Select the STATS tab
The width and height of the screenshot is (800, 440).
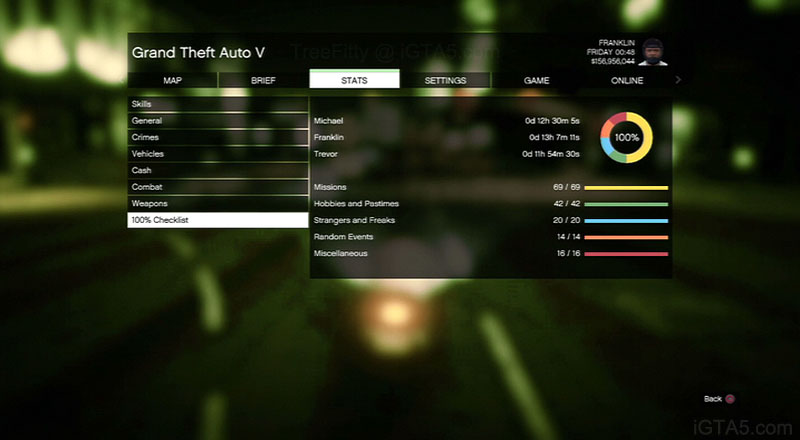pos(354,80)
